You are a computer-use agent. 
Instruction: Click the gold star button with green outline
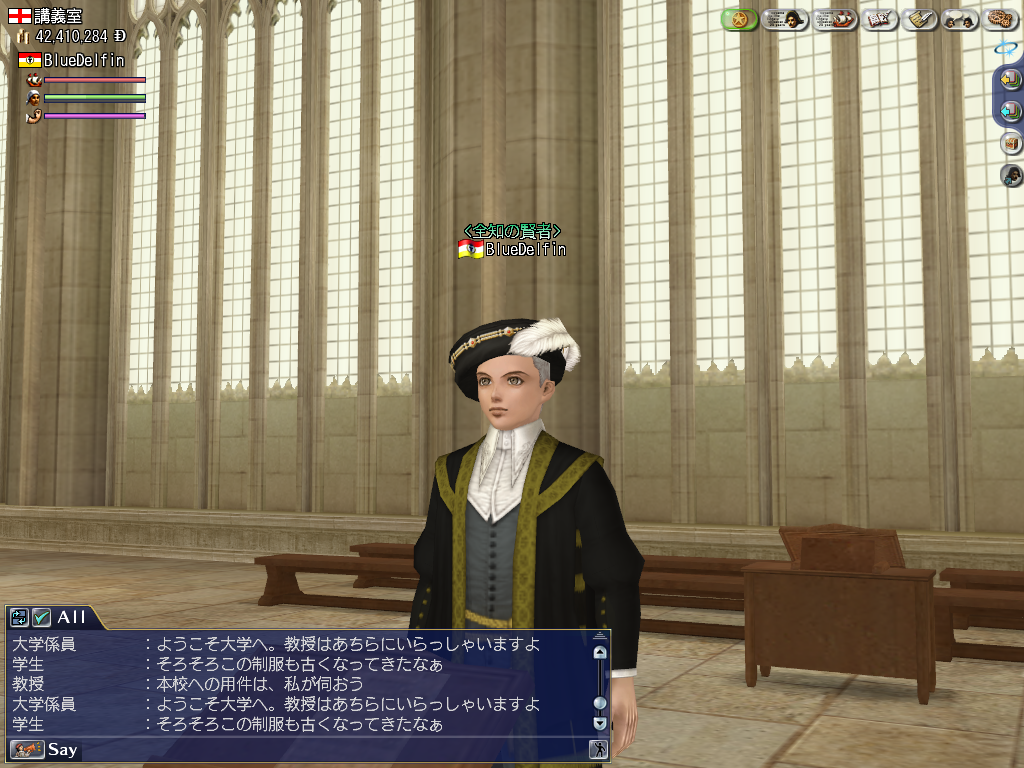[x=739, y=19]
